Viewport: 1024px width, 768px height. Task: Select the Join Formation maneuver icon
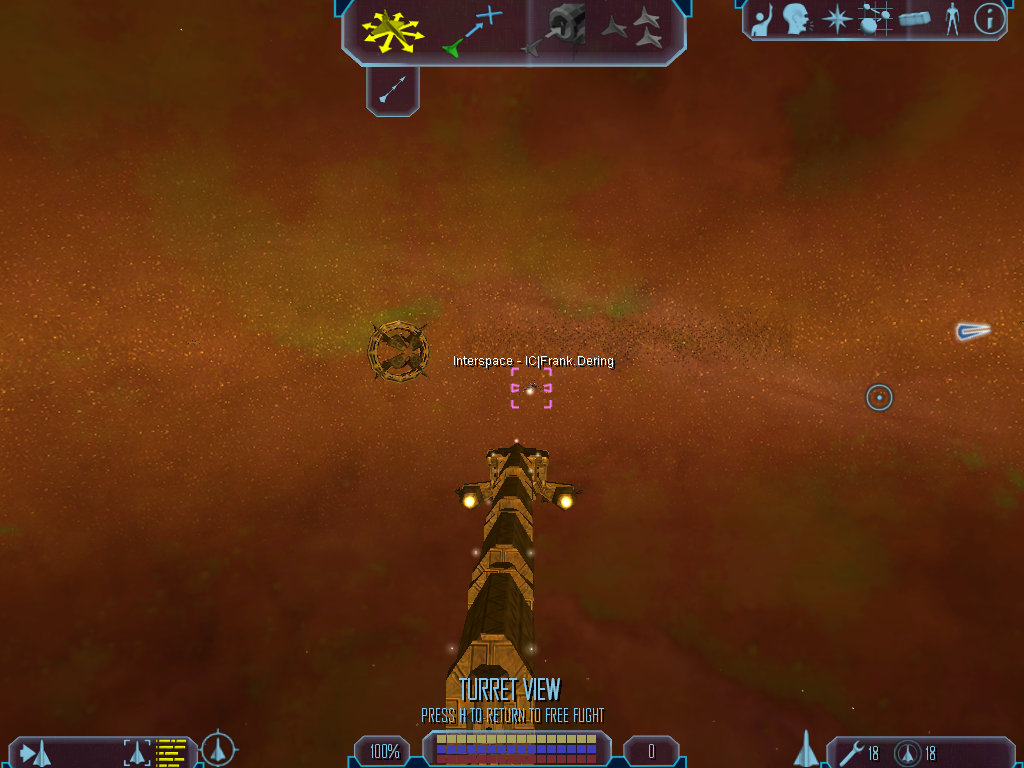coord(633,29)
